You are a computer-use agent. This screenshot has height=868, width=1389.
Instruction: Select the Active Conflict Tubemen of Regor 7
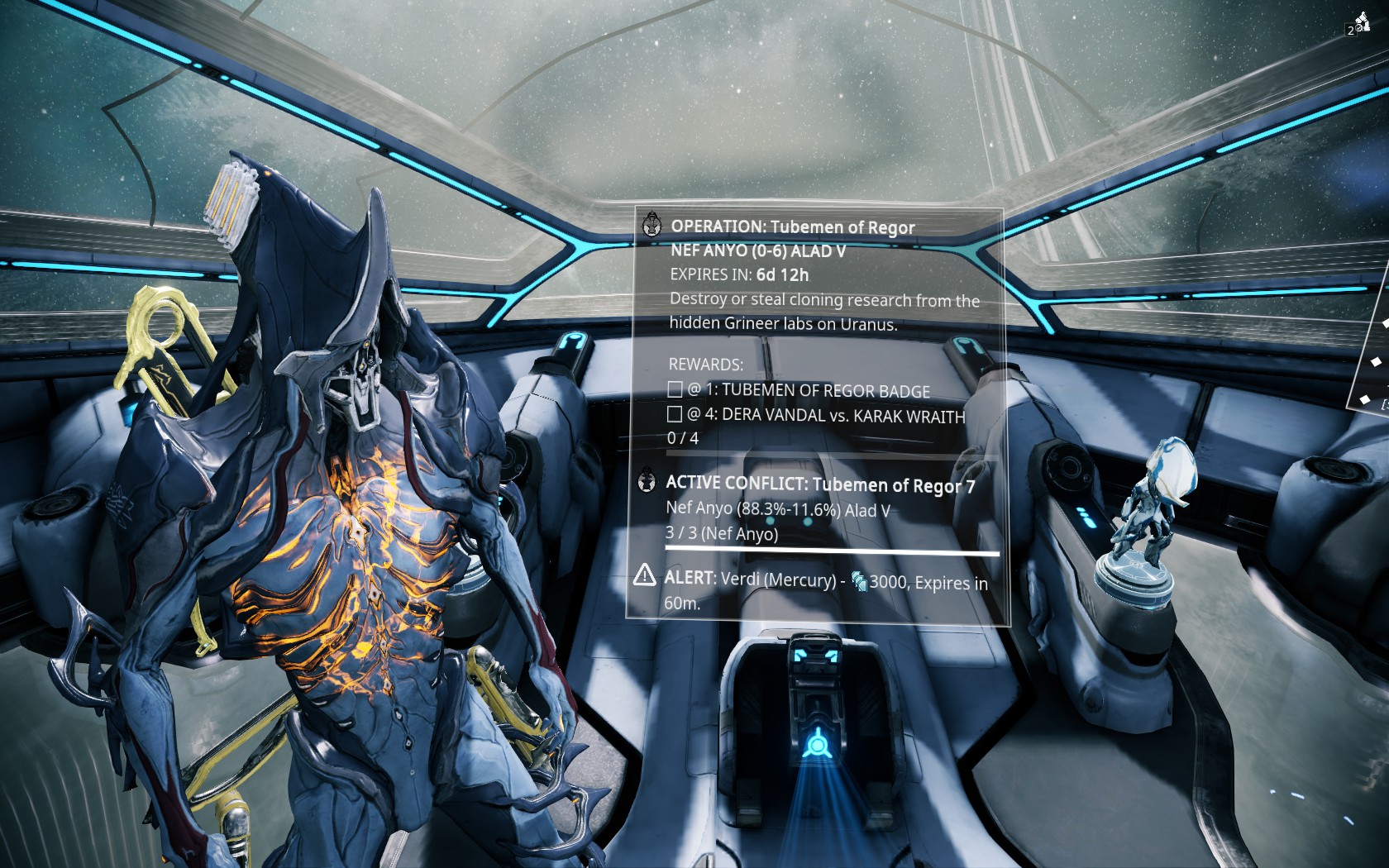819,484
